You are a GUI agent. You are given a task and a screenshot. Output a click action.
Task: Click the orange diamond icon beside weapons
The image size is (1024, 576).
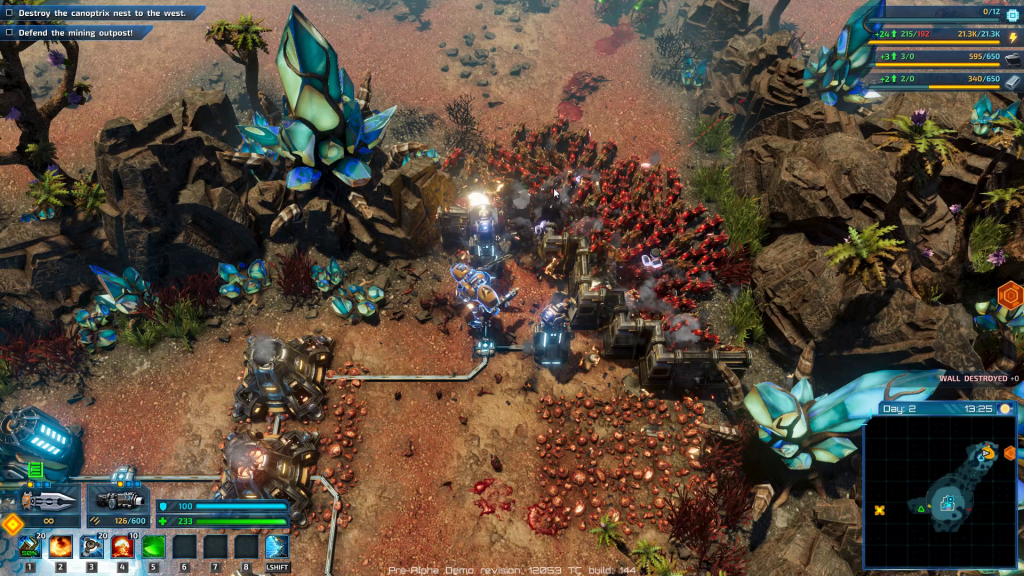(12, 524)
